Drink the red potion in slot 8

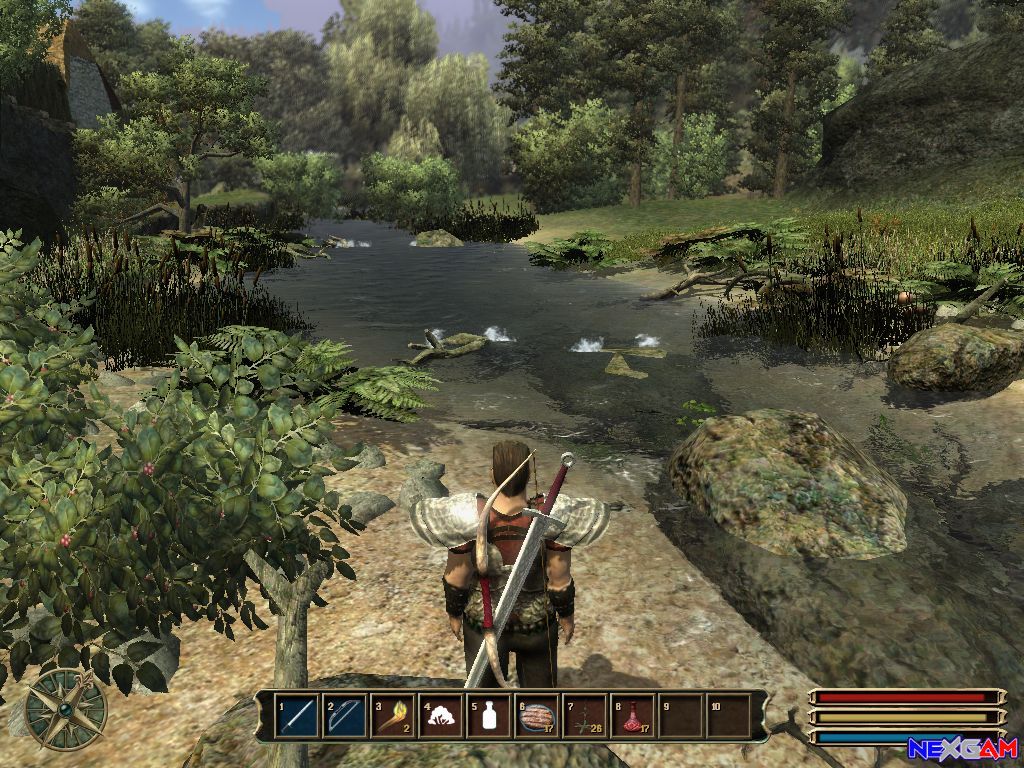[x=634, y=716]
